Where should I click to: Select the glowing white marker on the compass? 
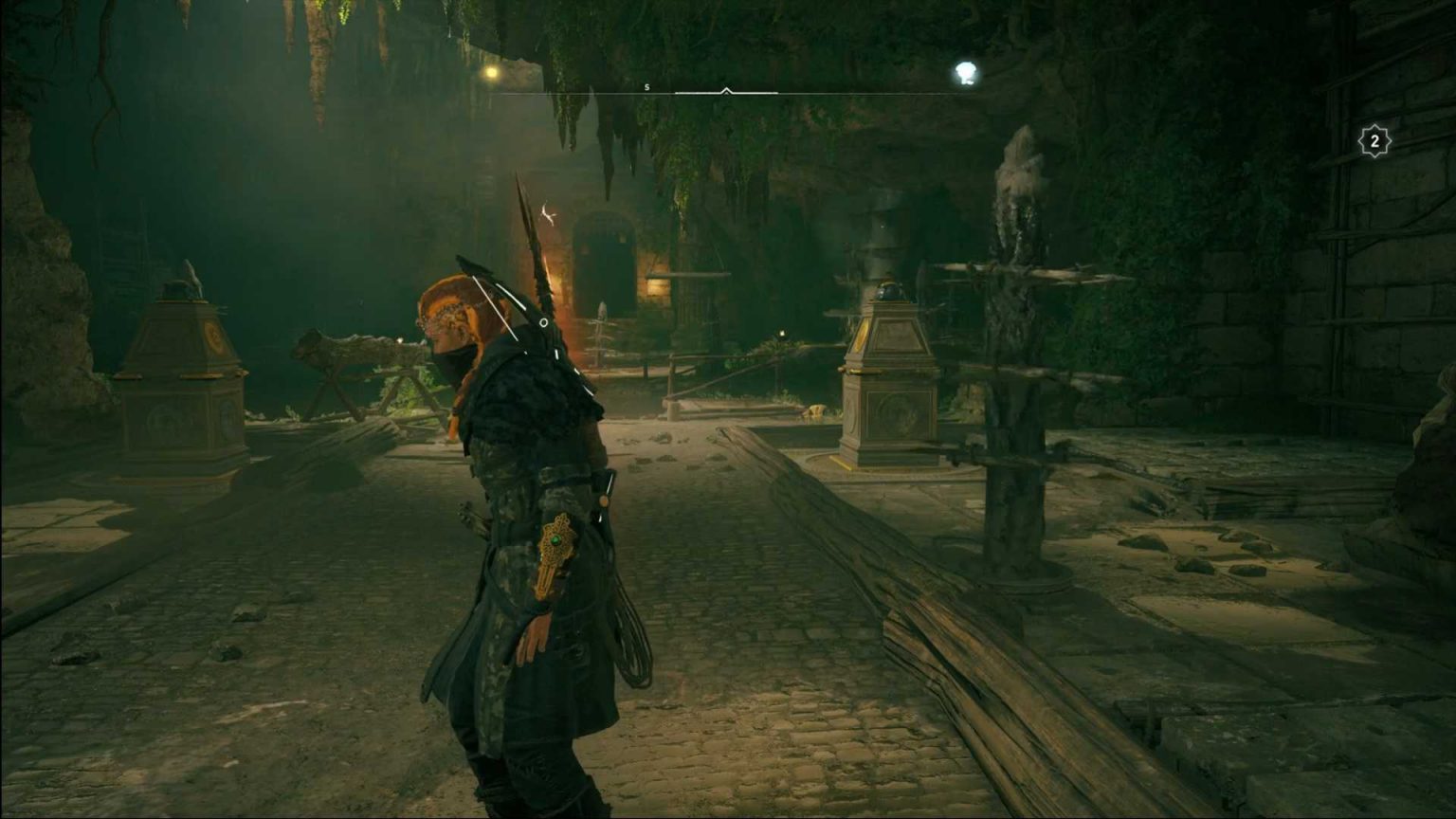(x=965, y=72)
